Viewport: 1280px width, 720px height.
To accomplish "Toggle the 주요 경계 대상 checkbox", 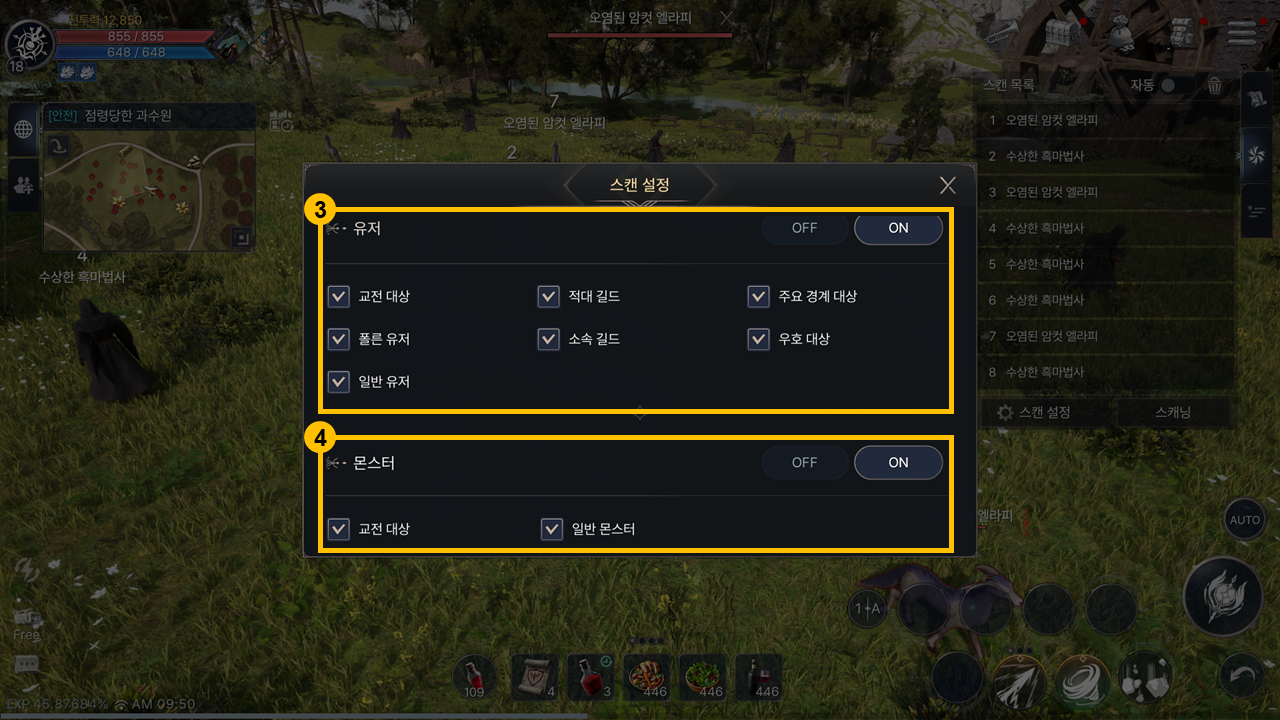I will coord(758,297).
